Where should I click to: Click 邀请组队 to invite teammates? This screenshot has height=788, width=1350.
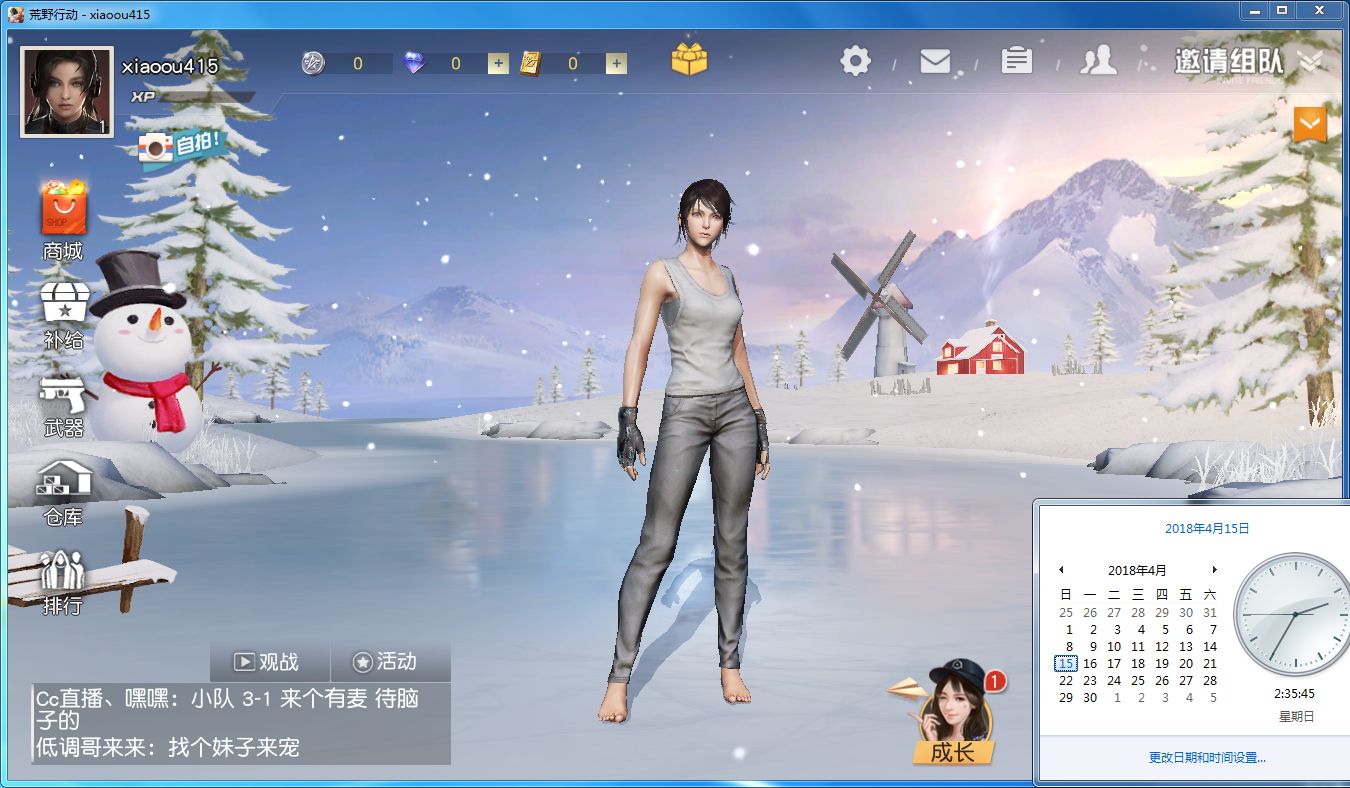click(x=1229, y=61)
